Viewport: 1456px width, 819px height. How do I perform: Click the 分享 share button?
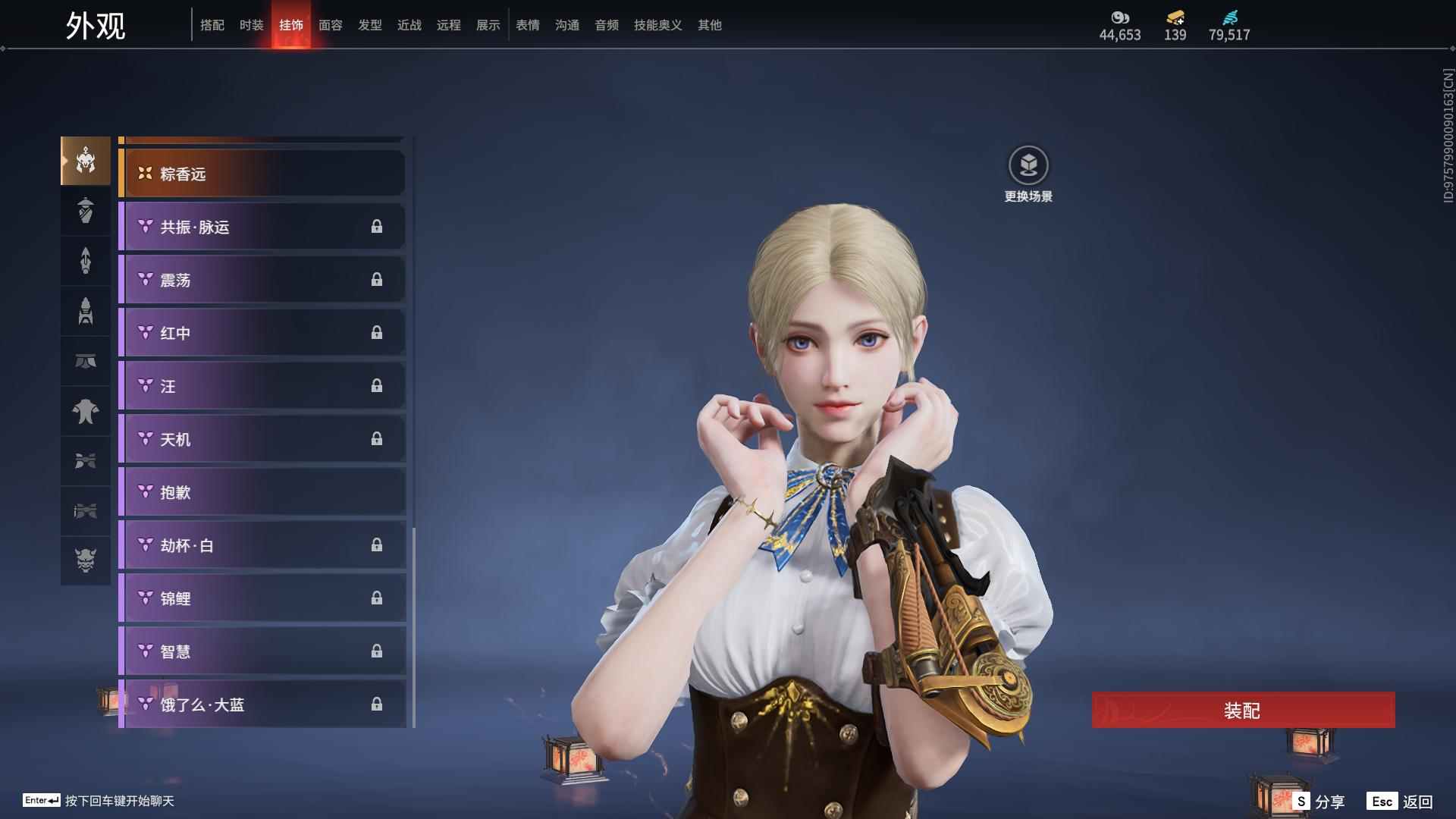coord(1319,802)
